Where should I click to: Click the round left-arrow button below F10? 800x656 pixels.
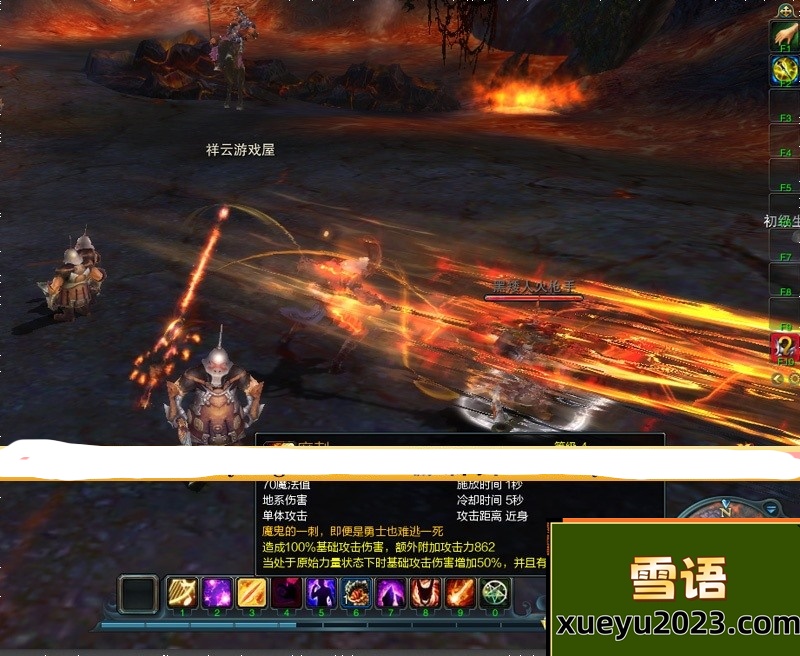click(x=778, y=378)
